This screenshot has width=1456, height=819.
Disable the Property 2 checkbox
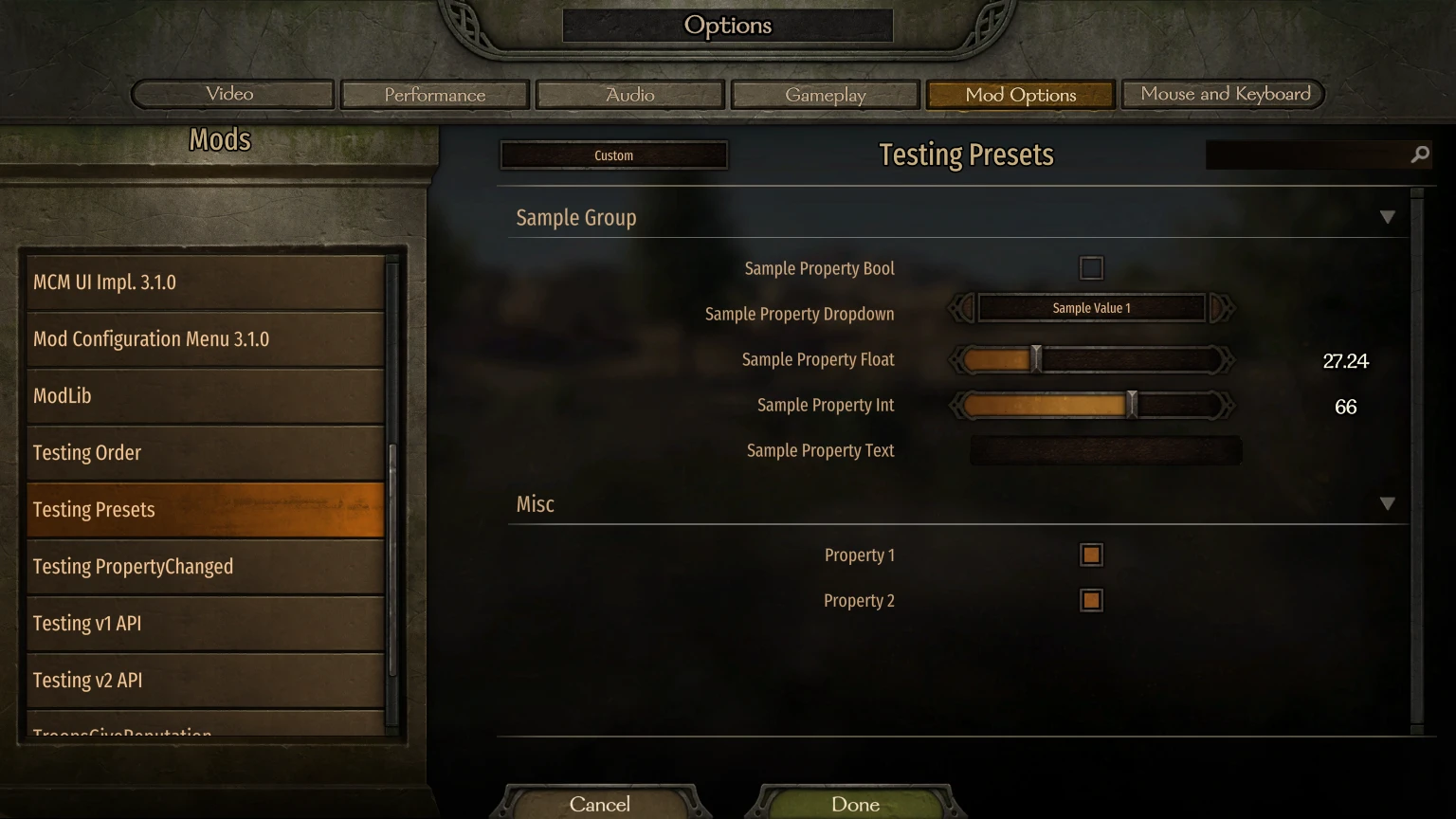click(x=1090, y=600)
